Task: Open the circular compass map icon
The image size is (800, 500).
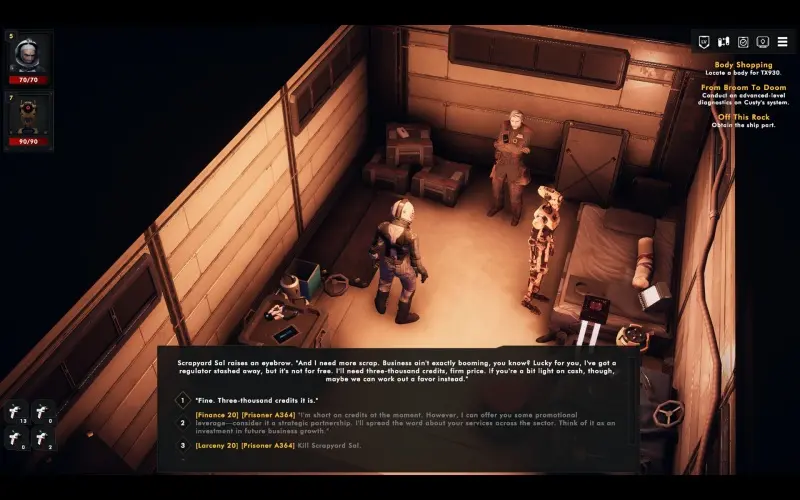Action: pyautogui.click(x=743, y=42)
